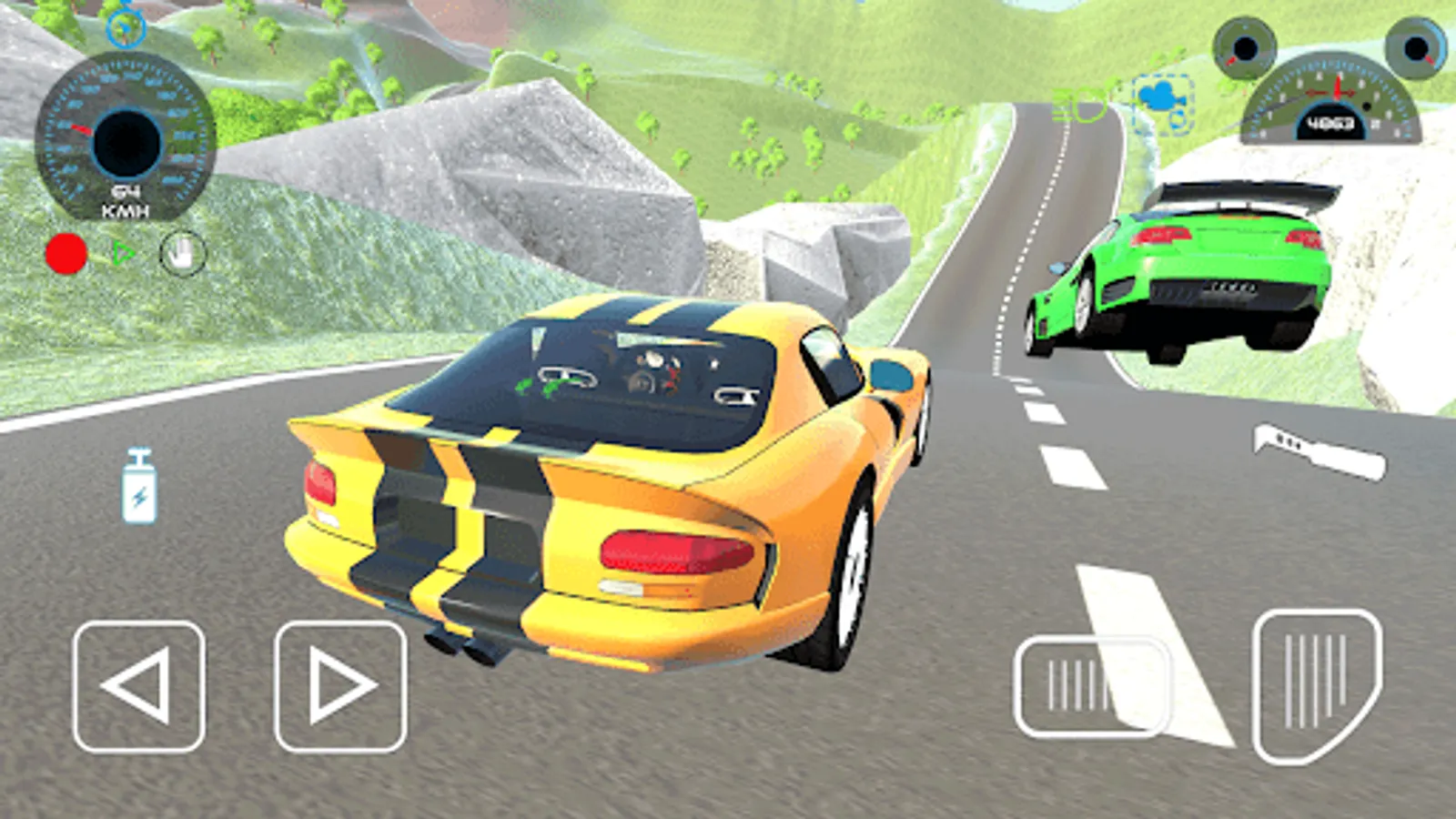Viewport: 1456px width, 819px height.
Task: Select the 64 KMH speed readout
Action: point(126,198)
